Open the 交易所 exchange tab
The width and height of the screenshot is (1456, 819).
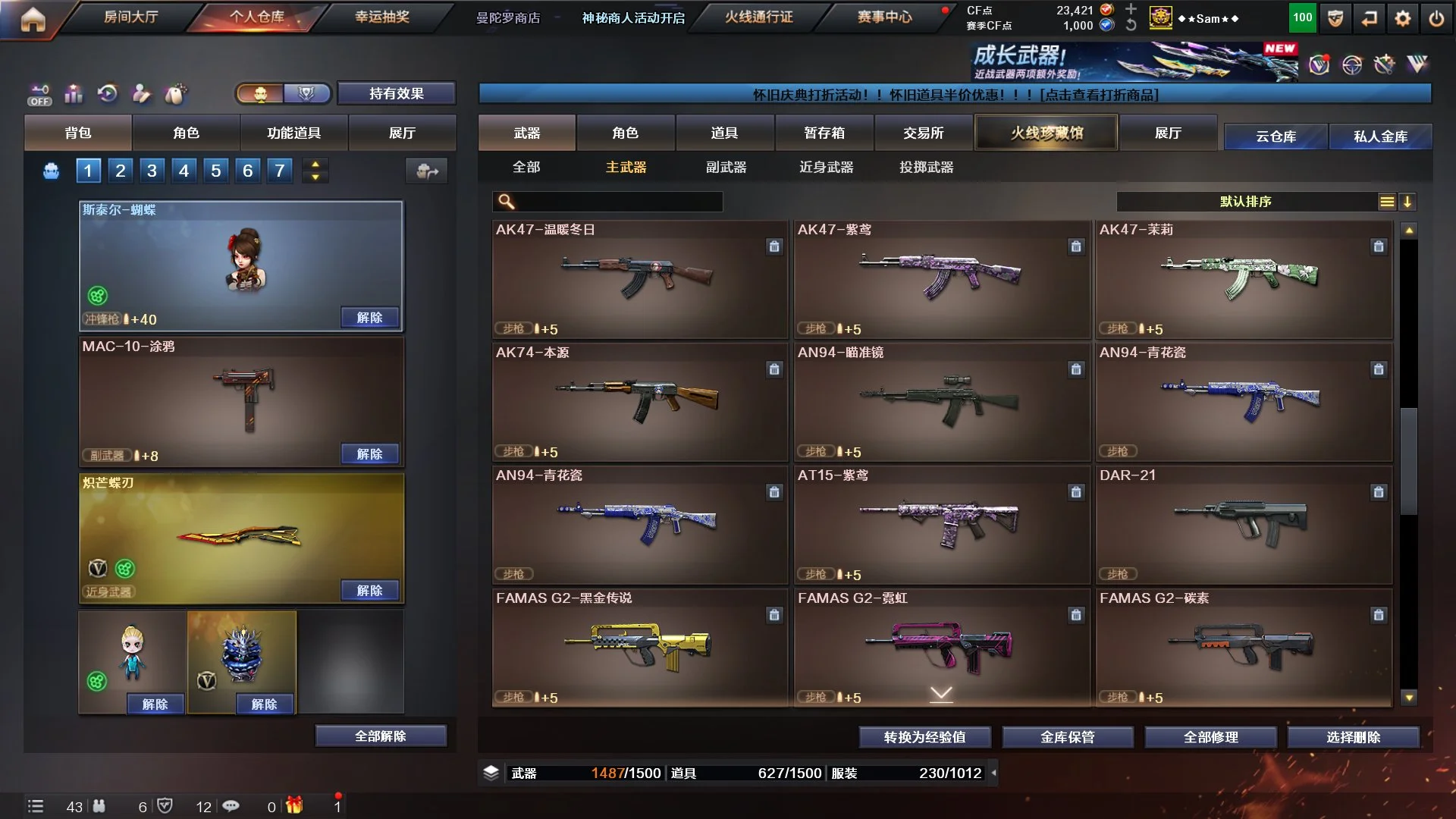923,133
